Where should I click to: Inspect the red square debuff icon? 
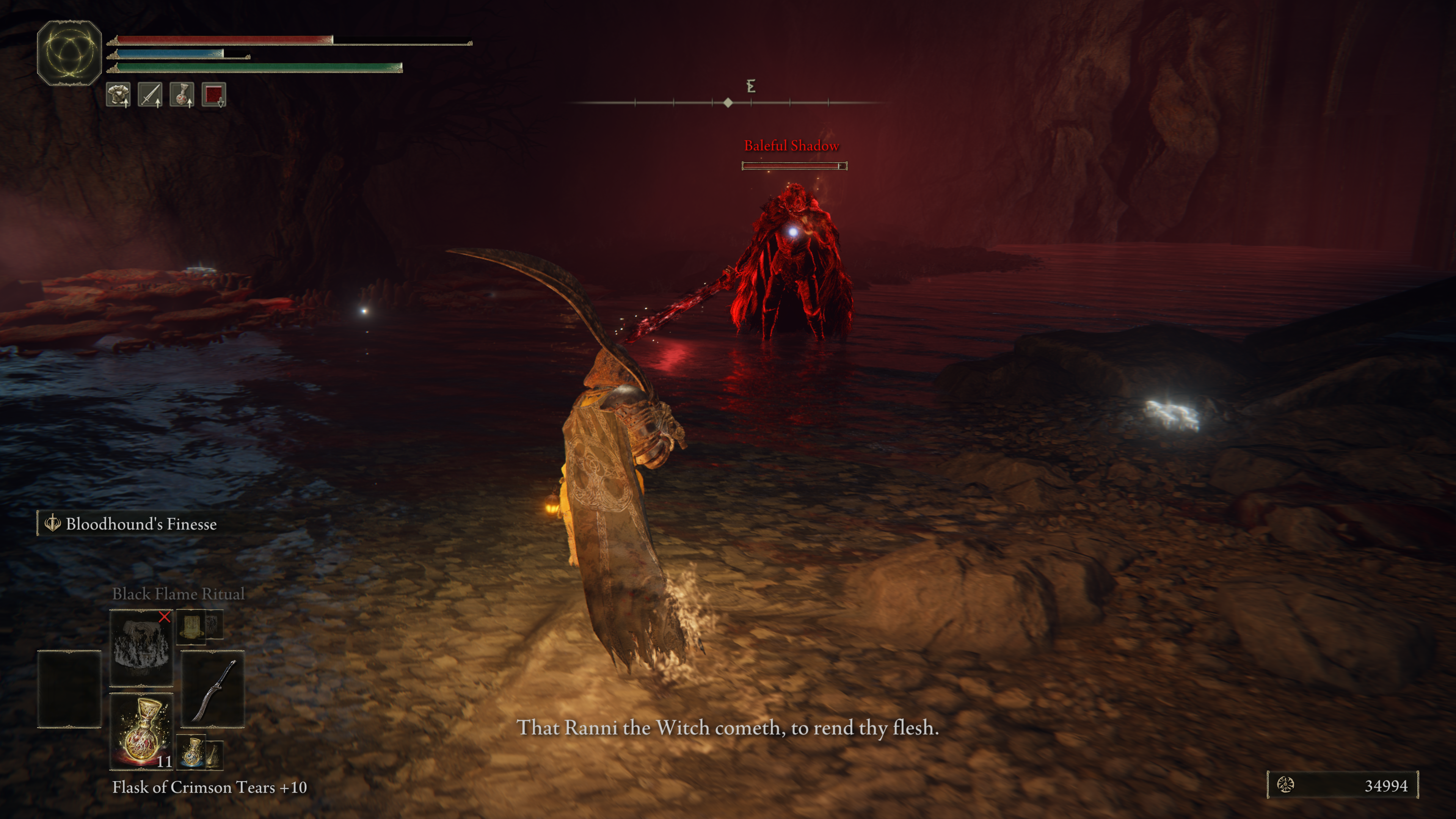(213, 94)
